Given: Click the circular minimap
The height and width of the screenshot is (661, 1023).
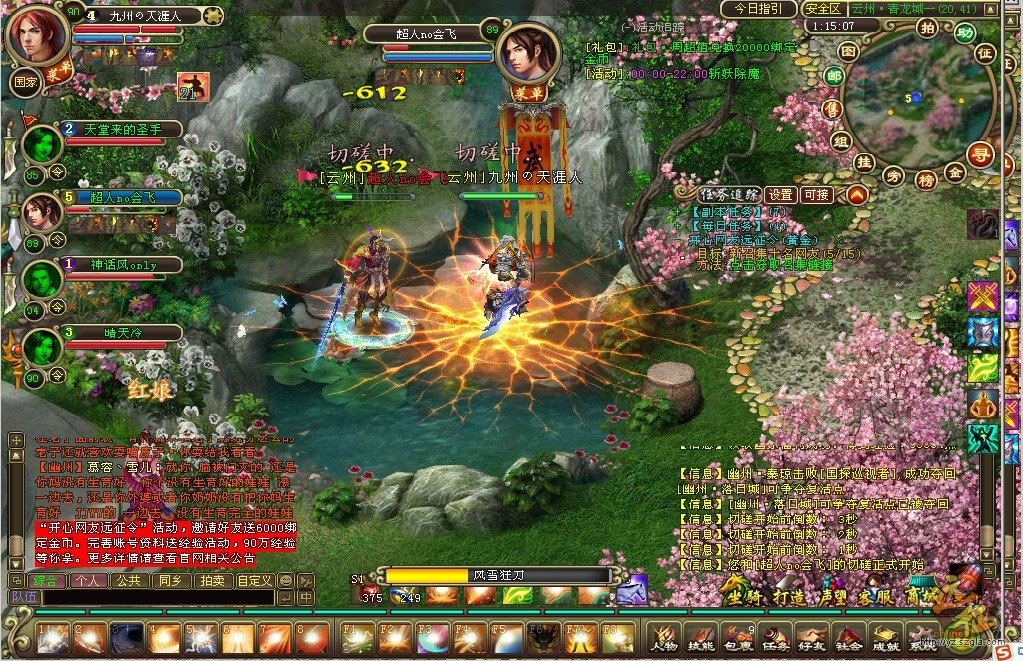Looking at the screenshot, I should click(x=916, y=99).
